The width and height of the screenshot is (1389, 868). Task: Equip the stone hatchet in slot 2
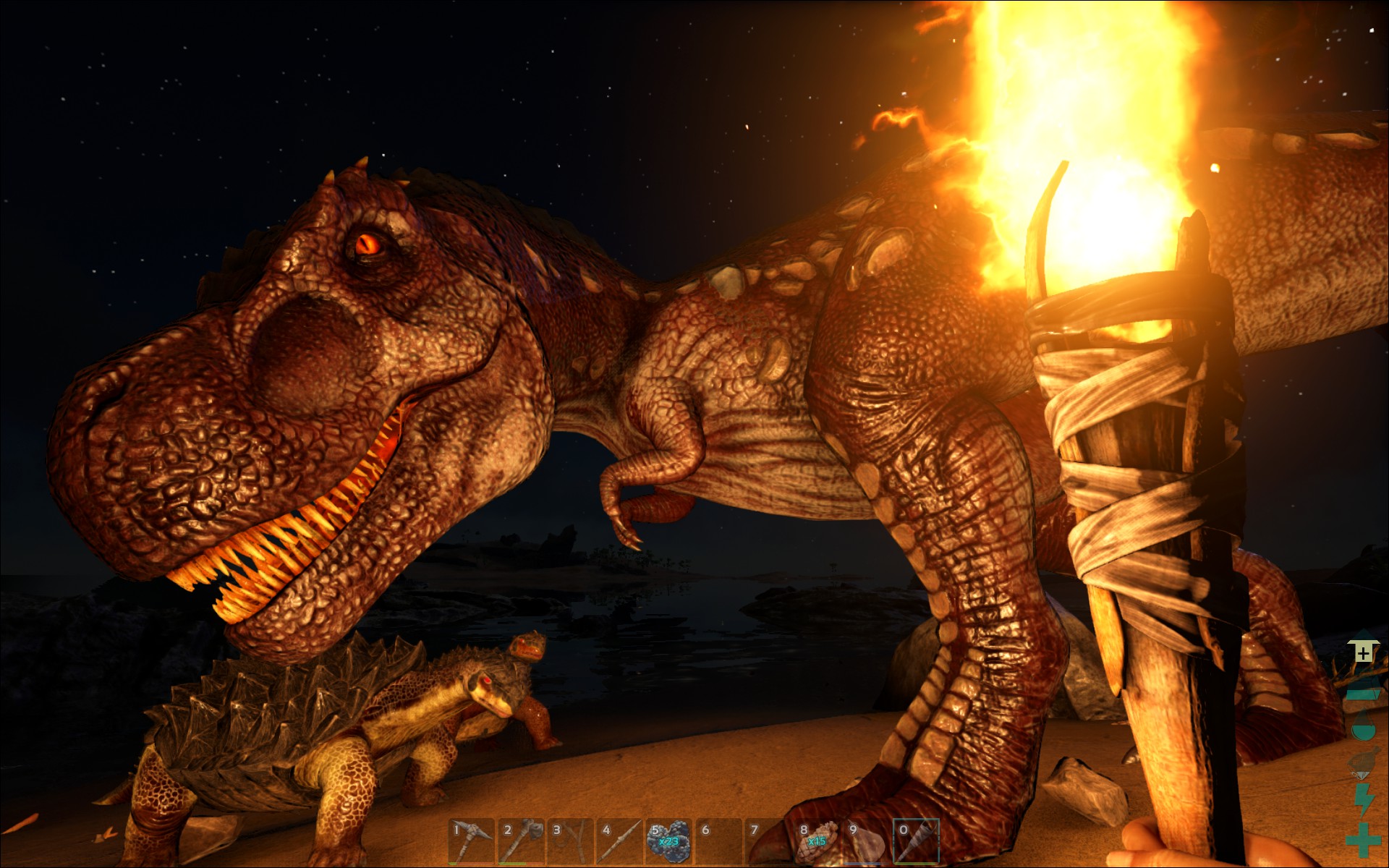[520, 841]
